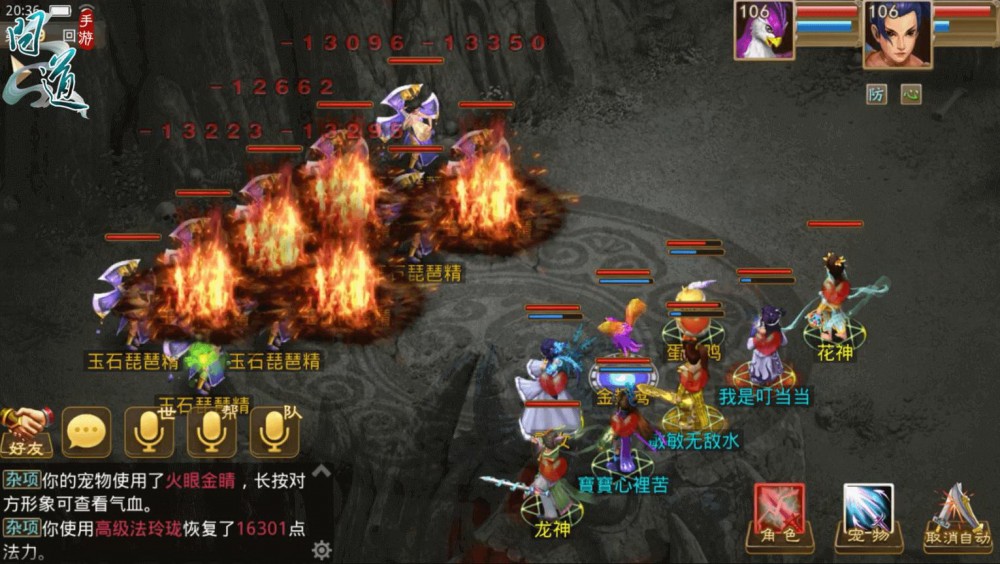Tap the 世 world voice microphone
This screenshot has width=1000, height=564.
pyautogui.click(x=149, y=432)
